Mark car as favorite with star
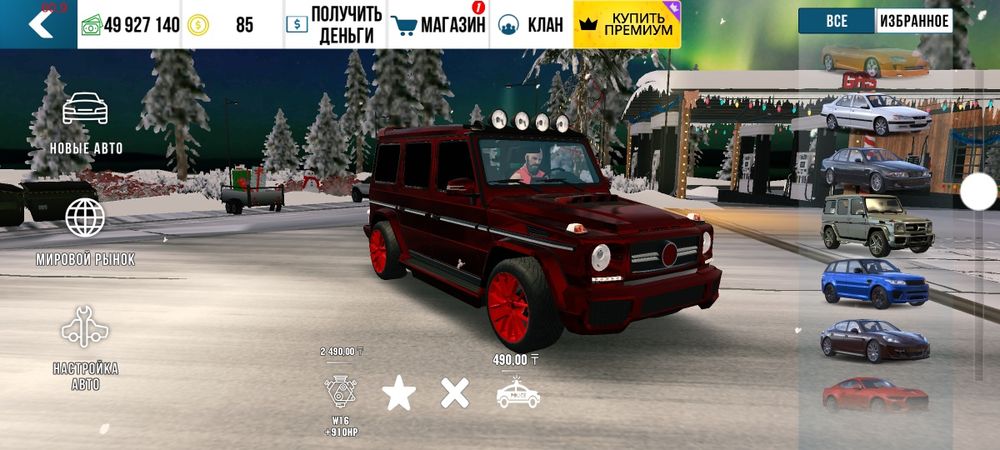The height and width of the screenshot is (450, 1000). pos(399,393)
